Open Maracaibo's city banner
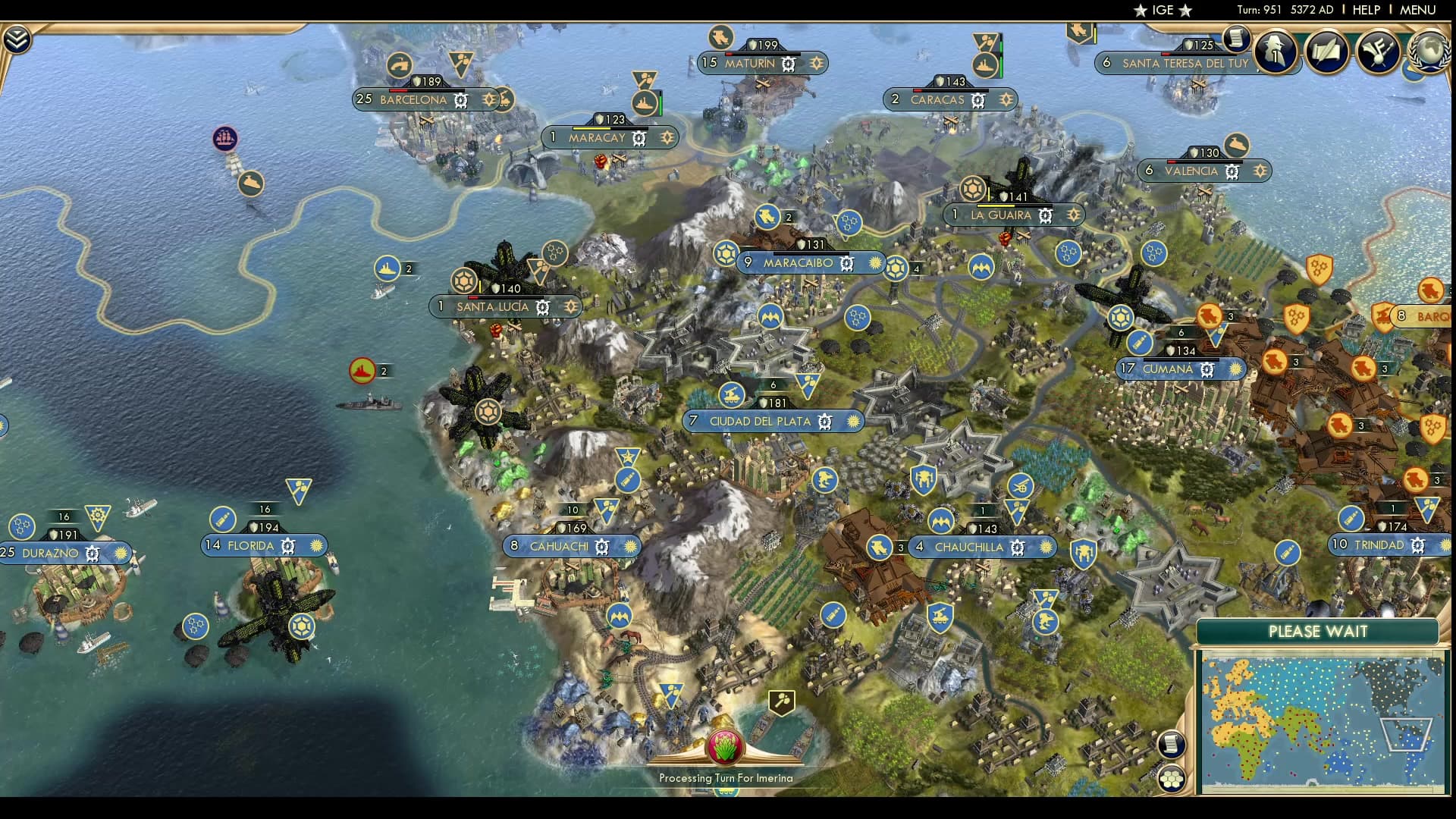1456x819 pixels. pos(800,263)
